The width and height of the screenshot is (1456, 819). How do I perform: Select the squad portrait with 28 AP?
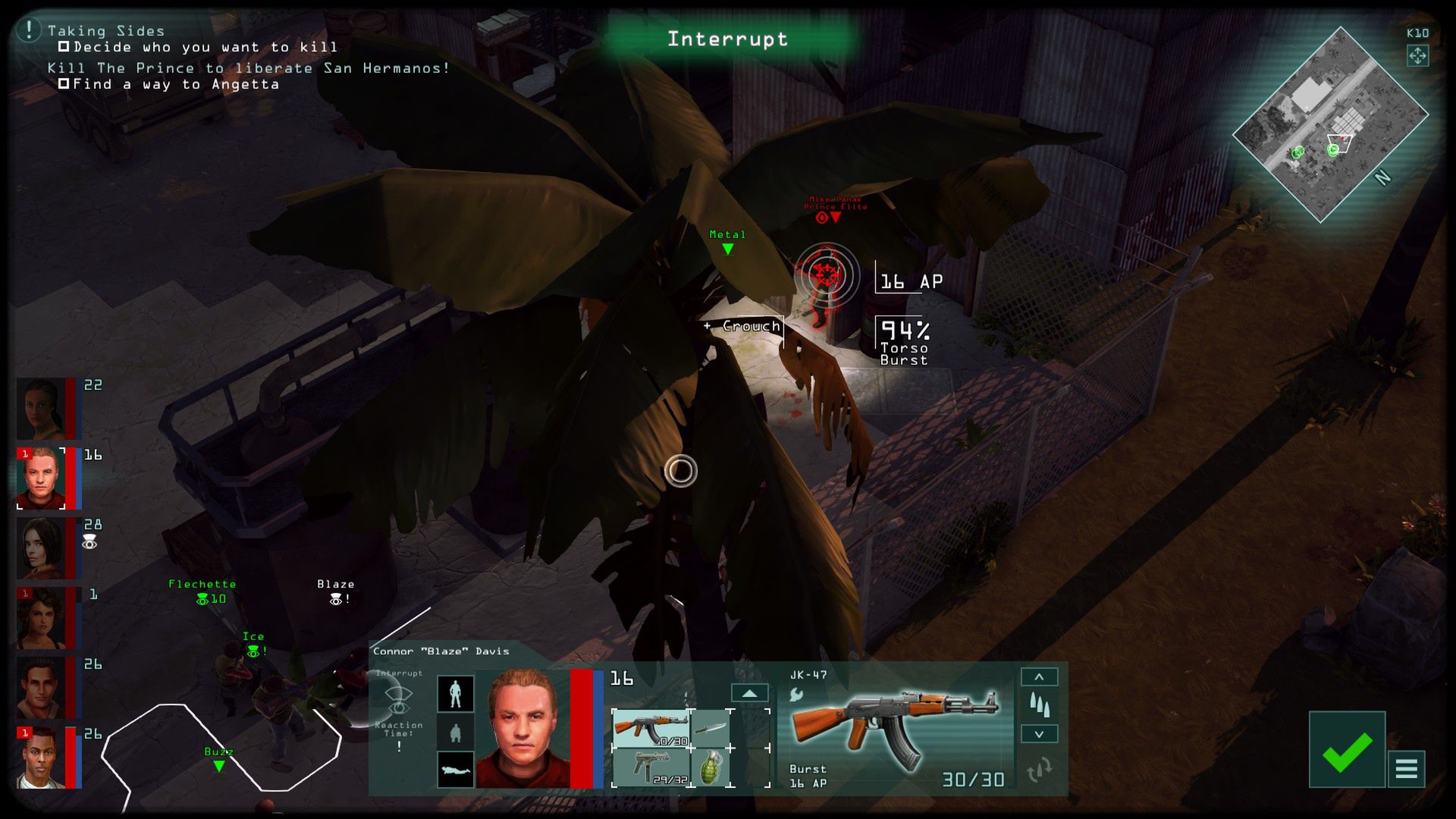pos(42,548)
